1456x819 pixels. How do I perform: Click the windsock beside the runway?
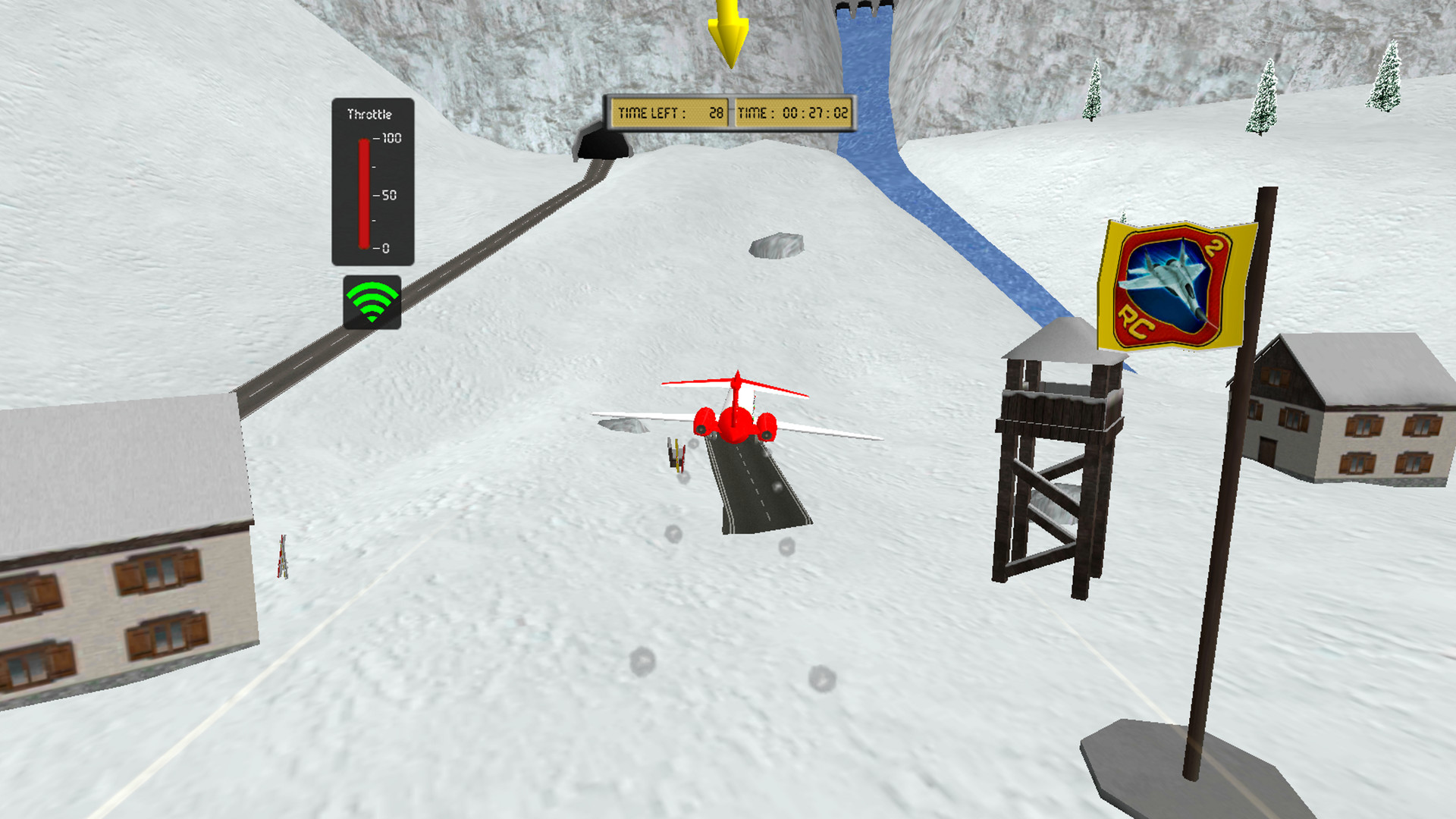pyautogui.click(x=675, y=455)
